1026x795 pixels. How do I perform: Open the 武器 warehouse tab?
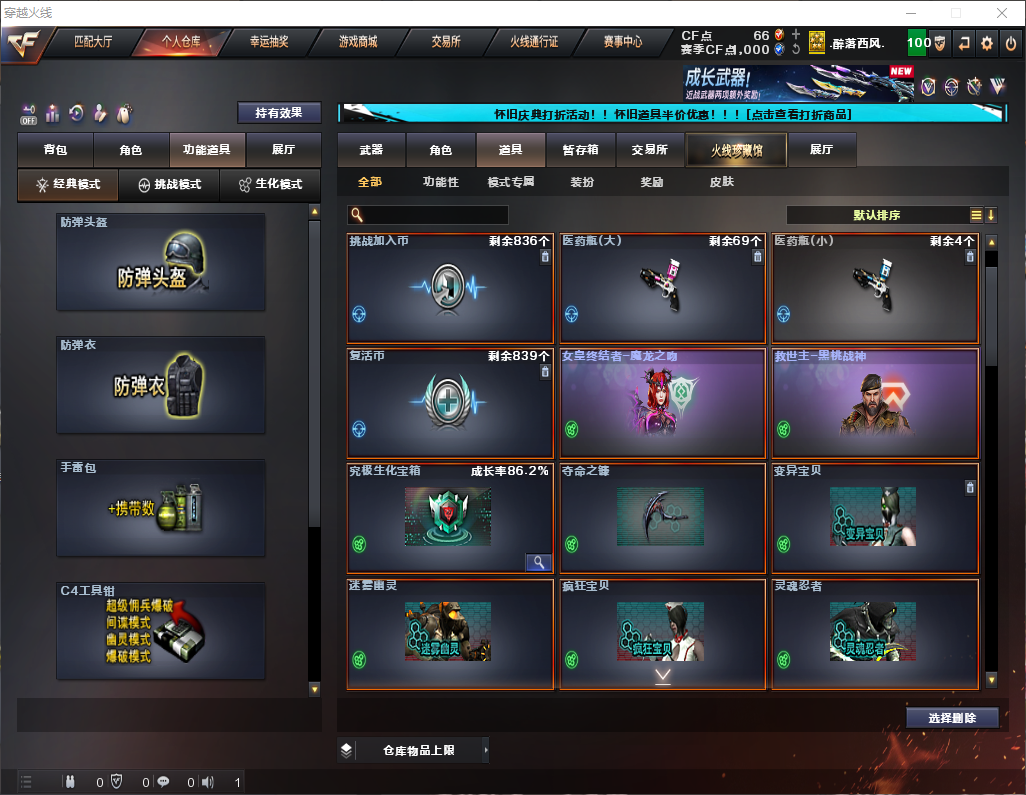(x=371, y=150)
